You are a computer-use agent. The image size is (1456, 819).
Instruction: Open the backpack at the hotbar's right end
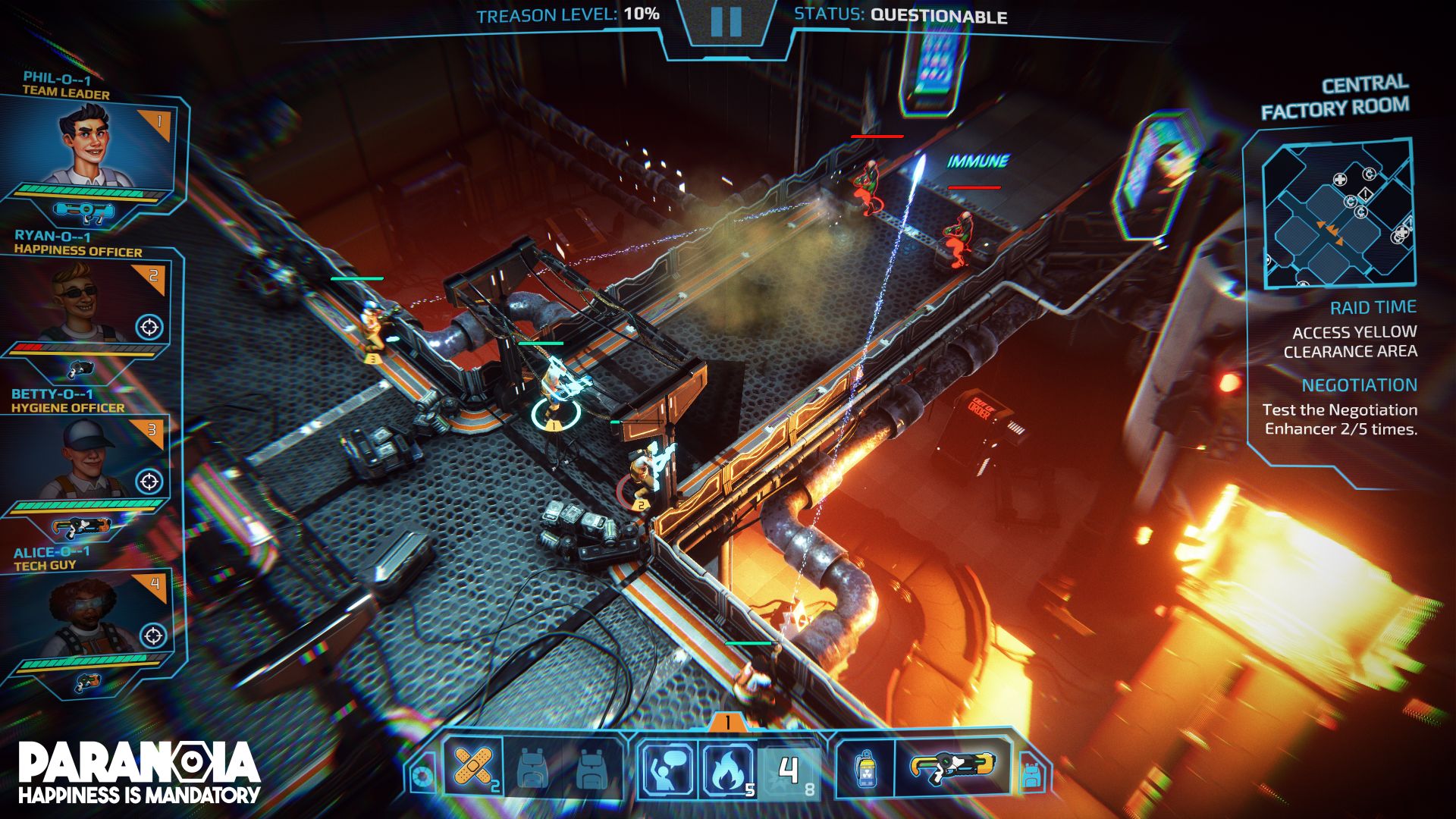[1030, 773]
